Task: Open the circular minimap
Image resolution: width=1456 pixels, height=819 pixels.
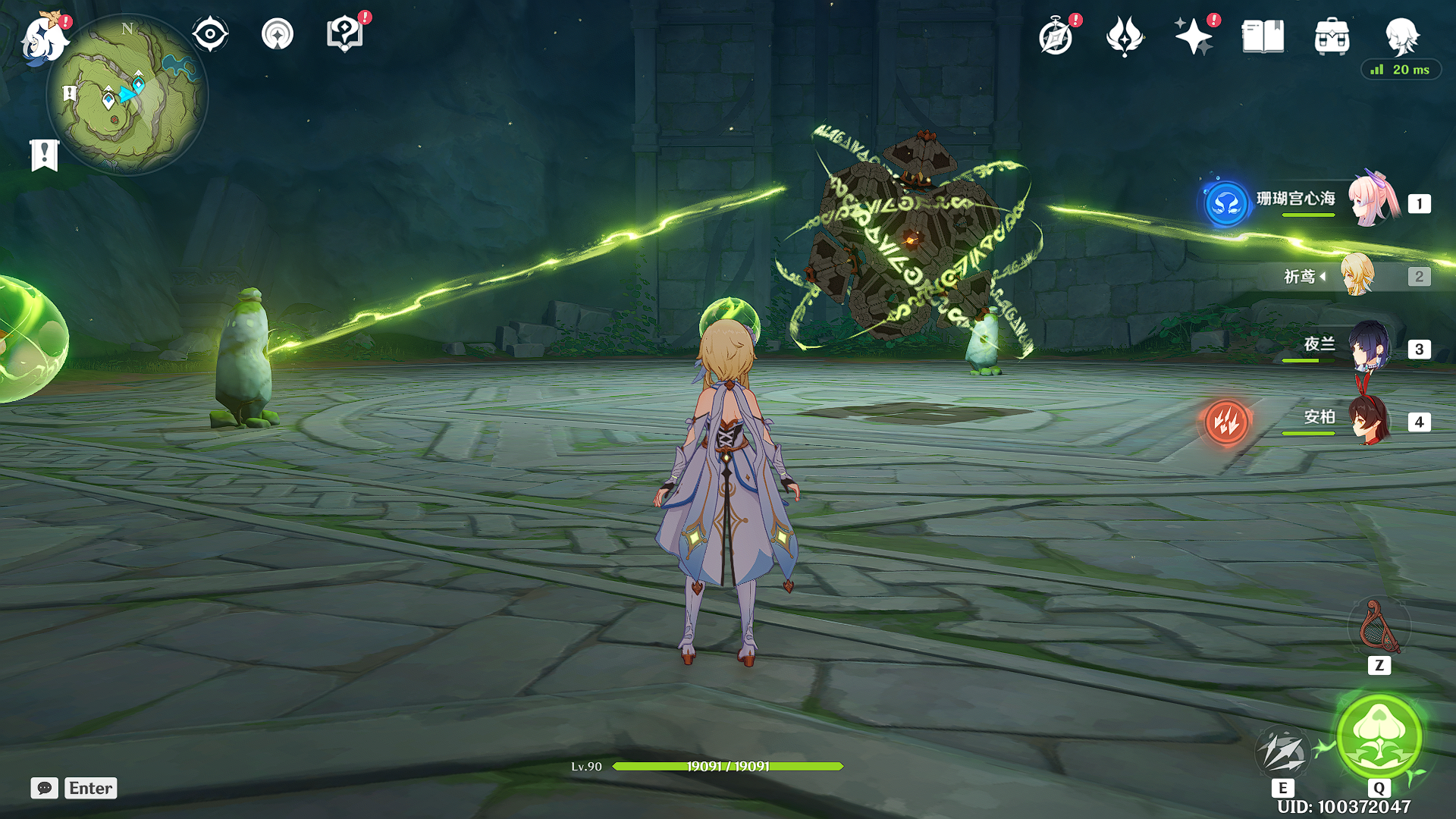Action: [x=127, y=95]
